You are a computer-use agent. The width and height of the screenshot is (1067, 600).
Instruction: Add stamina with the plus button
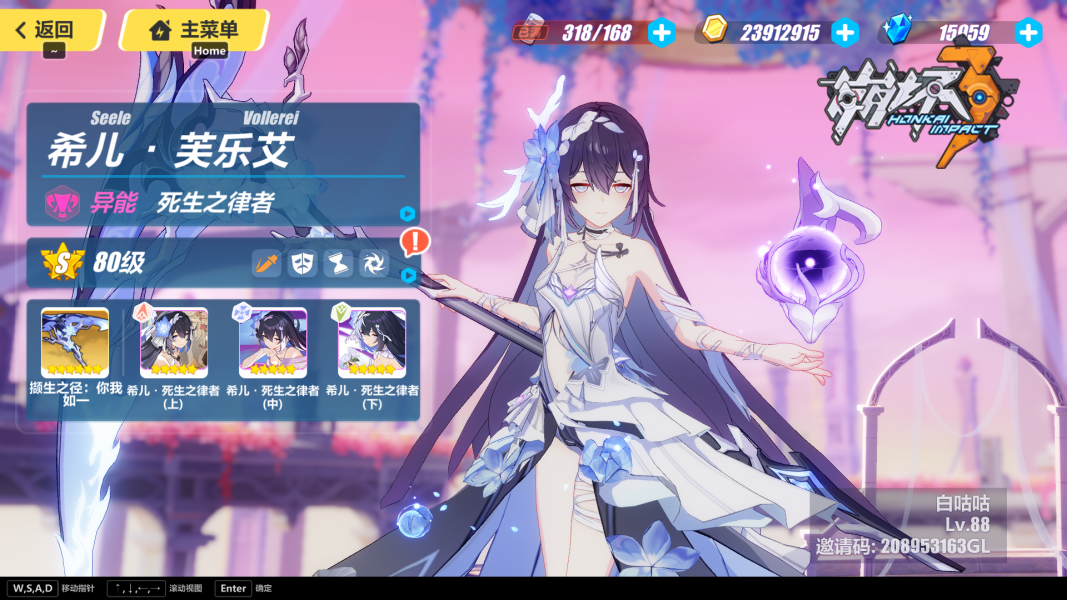coord(661,32)
